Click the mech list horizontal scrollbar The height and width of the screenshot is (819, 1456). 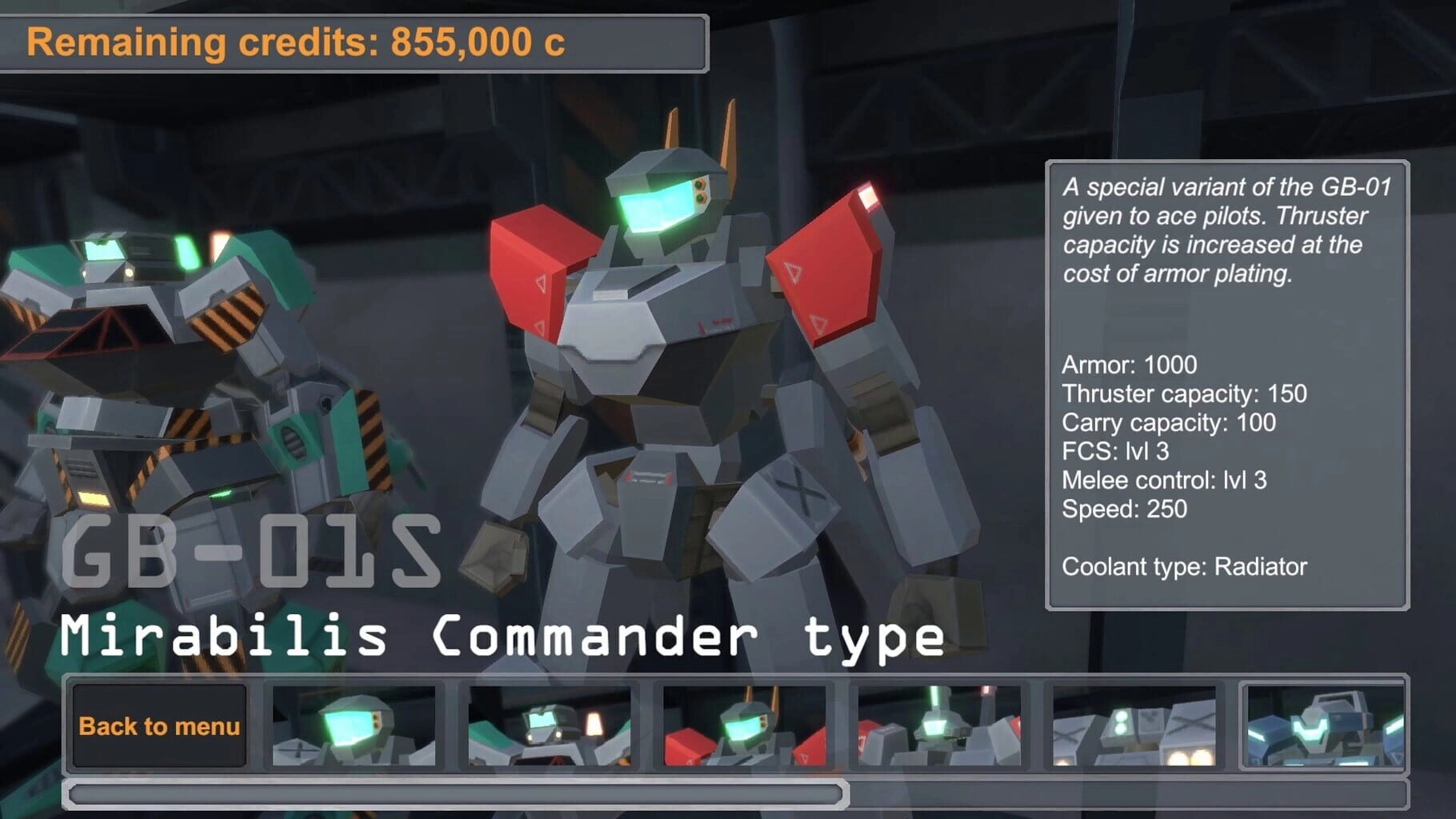point(456,793)
